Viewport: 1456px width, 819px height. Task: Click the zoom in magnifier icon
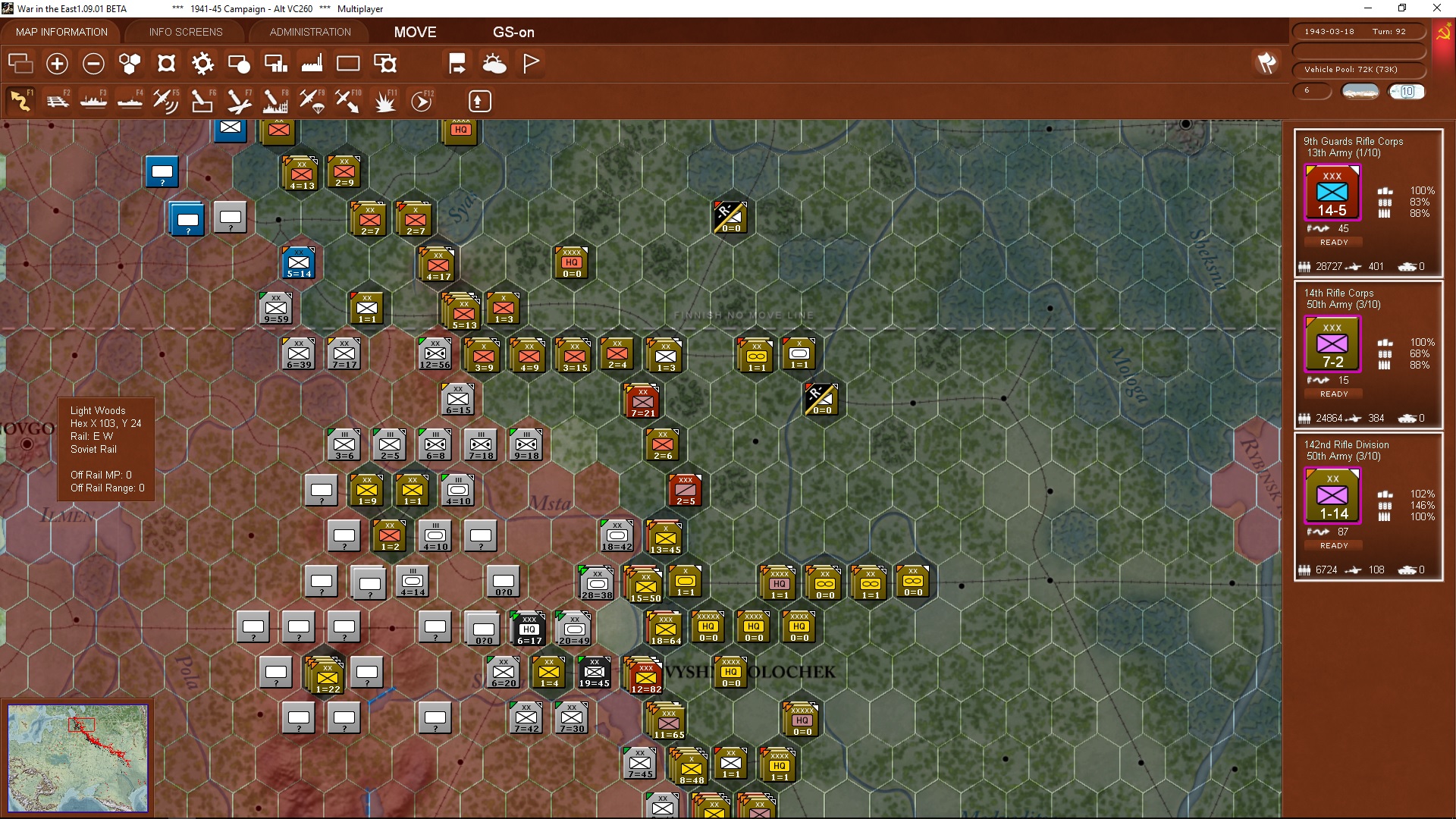click(57, 64)
